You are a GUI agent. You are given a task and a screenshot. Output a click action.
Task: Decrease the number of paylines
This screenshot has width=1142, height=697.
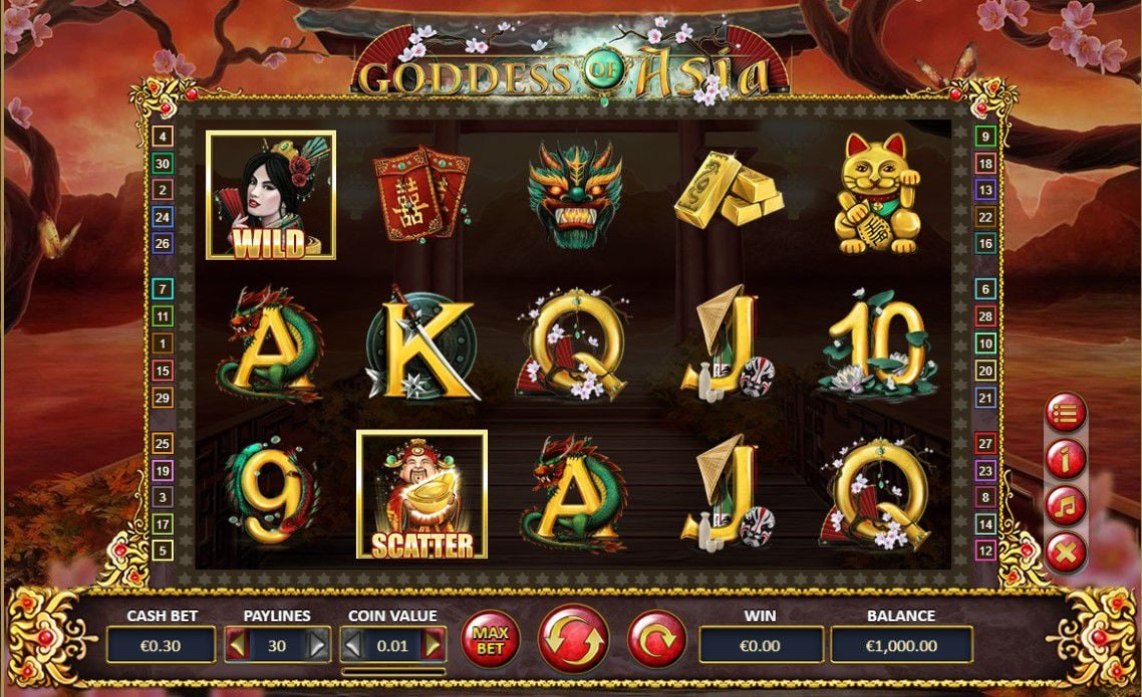pyautogui.click(x=236, y=645)
